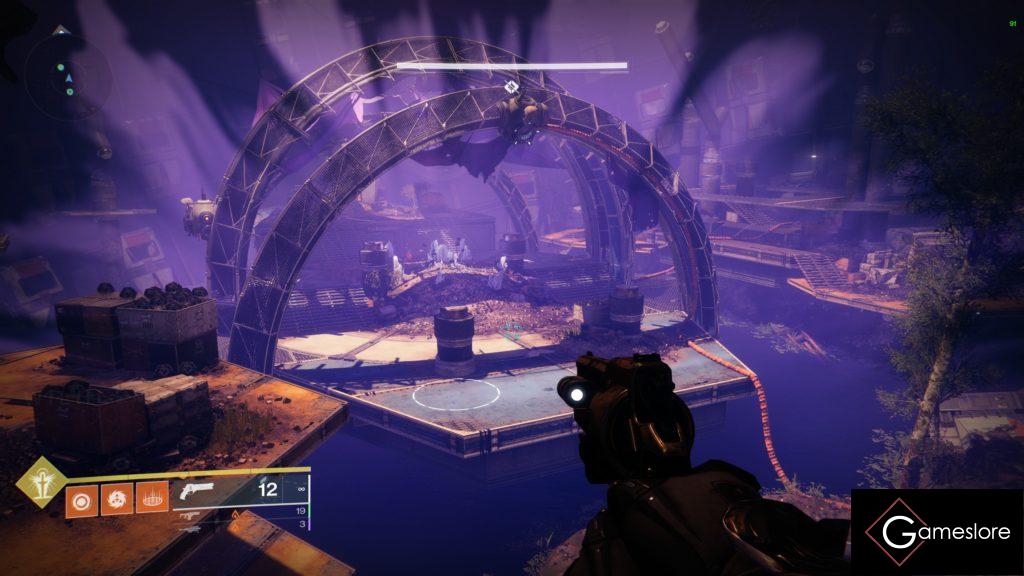Screen dimensions: 1024x576
Task: Click the circular radar in the corner
Action: click(x=67, y=75)
